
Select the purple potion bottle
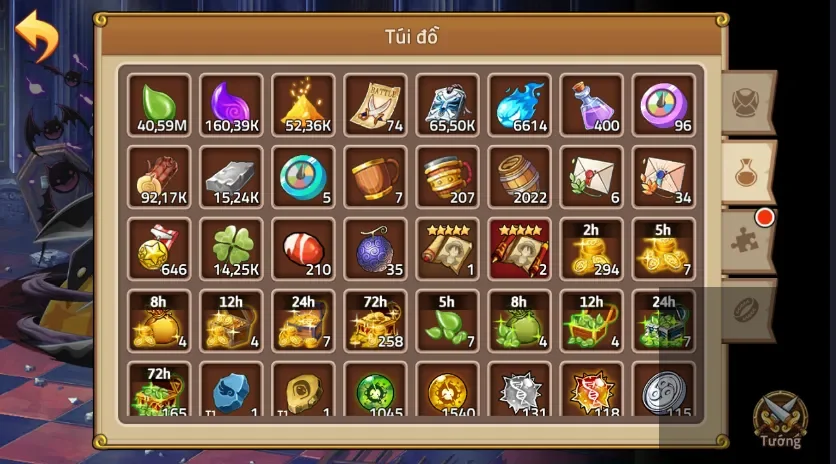591,105
